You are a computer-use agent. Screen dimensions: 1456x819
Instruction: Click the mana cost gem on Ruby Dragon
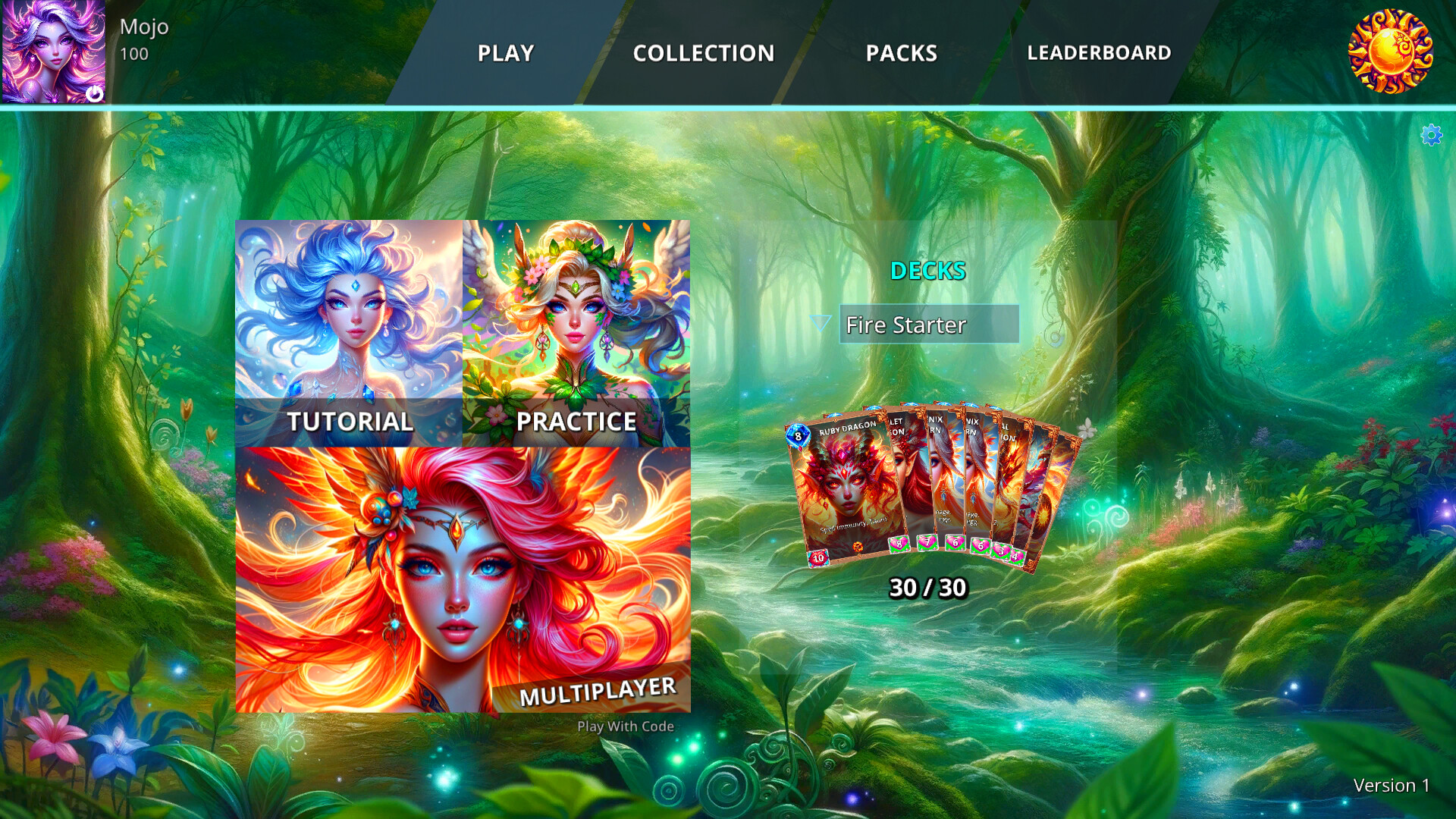tap(799, 436)
